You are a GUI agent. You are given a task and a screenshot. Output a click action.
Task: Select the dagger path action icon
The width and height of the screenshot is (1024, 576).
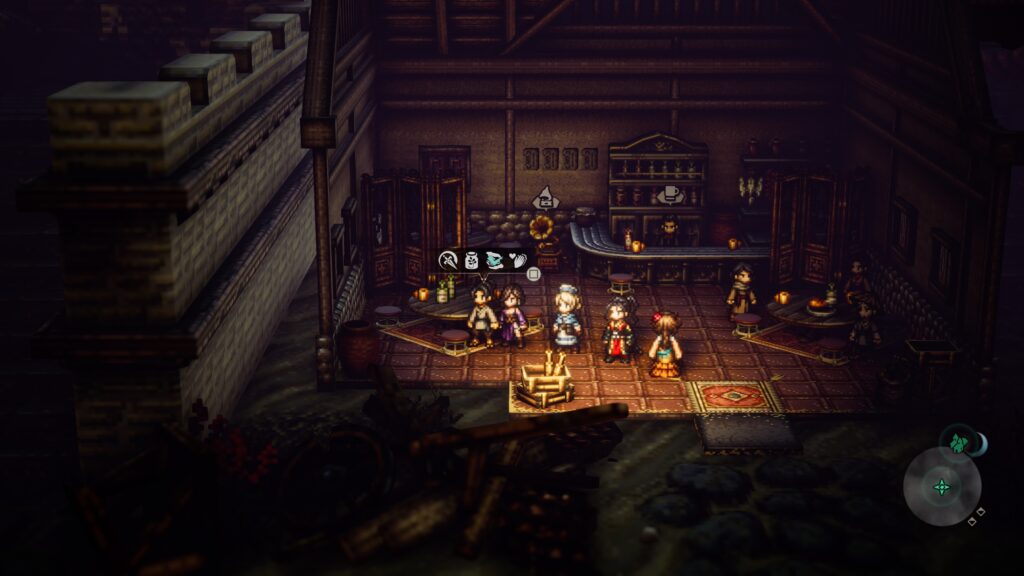449,260
